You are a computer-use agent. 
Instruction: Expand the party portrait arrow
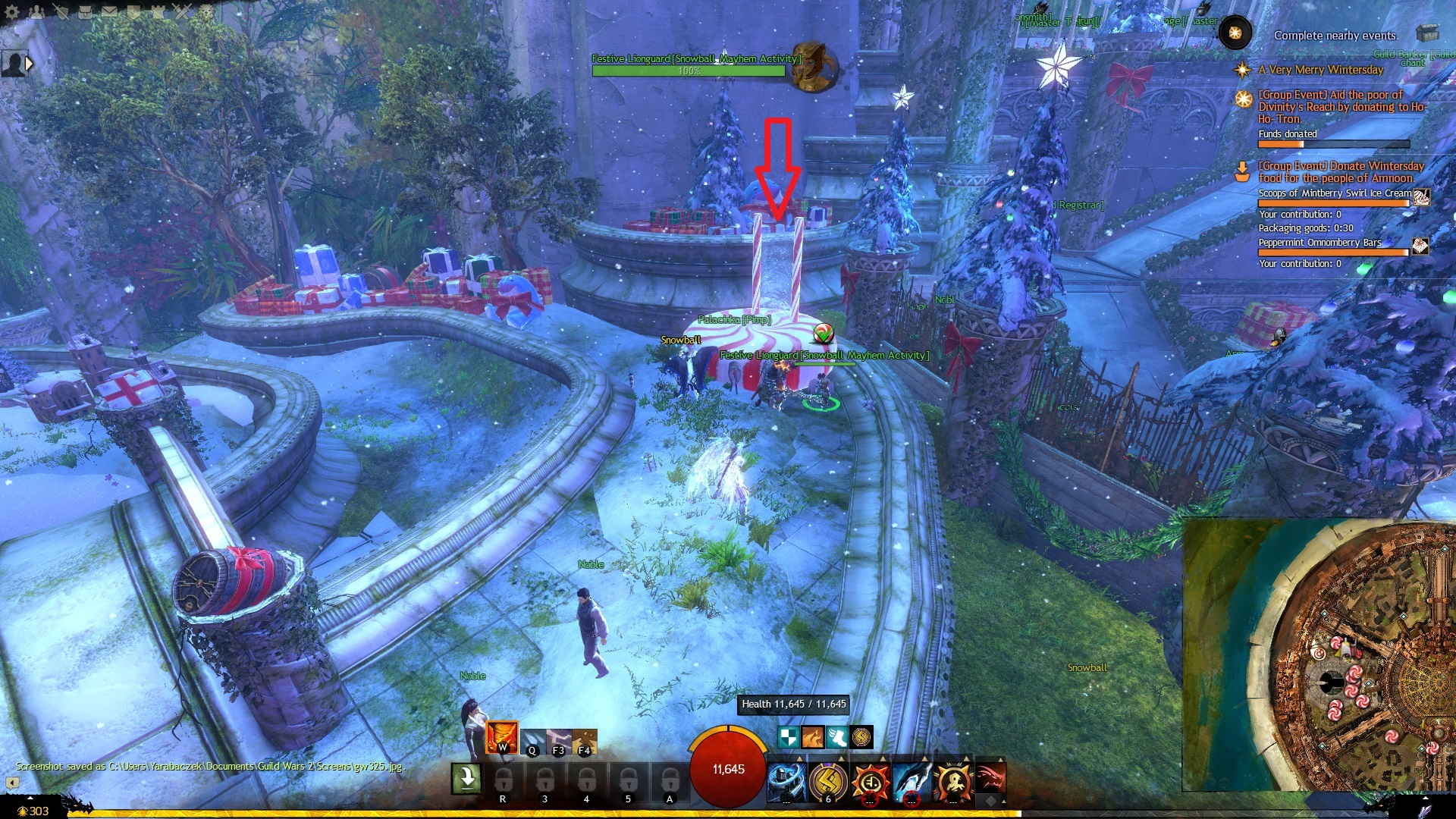pyautogui.click(x=29, y=64)
